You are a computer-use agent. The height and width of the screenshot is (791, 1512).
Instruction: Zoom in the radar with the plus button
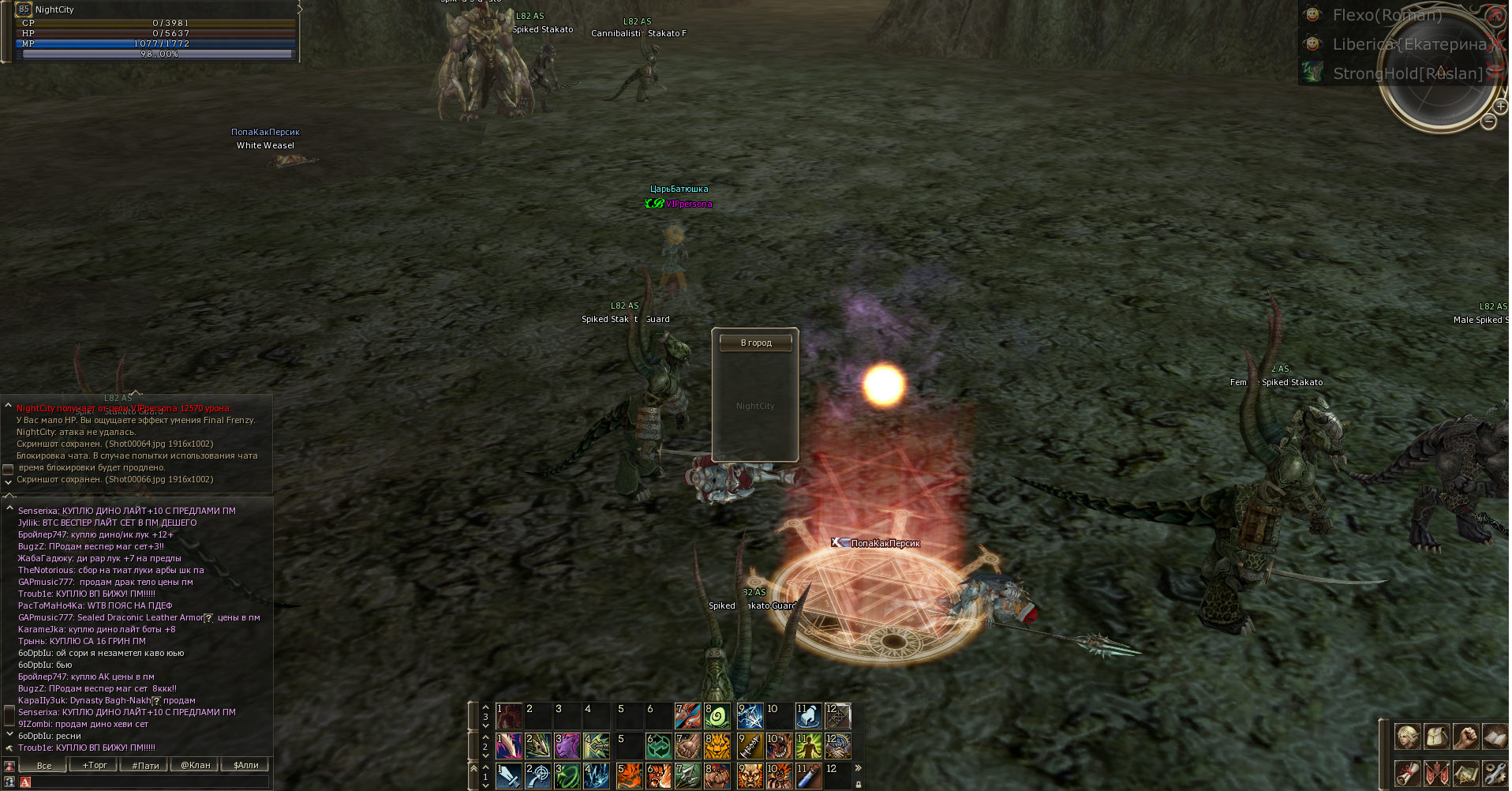click(x=1501, y=106)
